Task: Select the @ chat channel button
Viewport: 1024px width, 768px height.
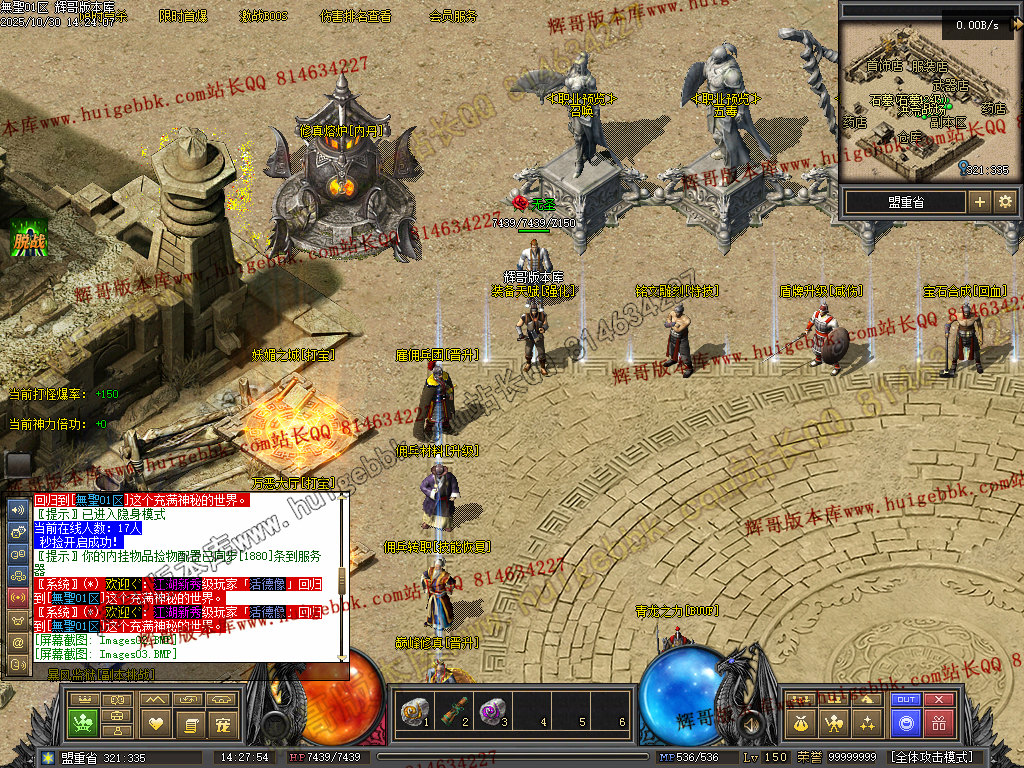Action: (x=18, y=641)
